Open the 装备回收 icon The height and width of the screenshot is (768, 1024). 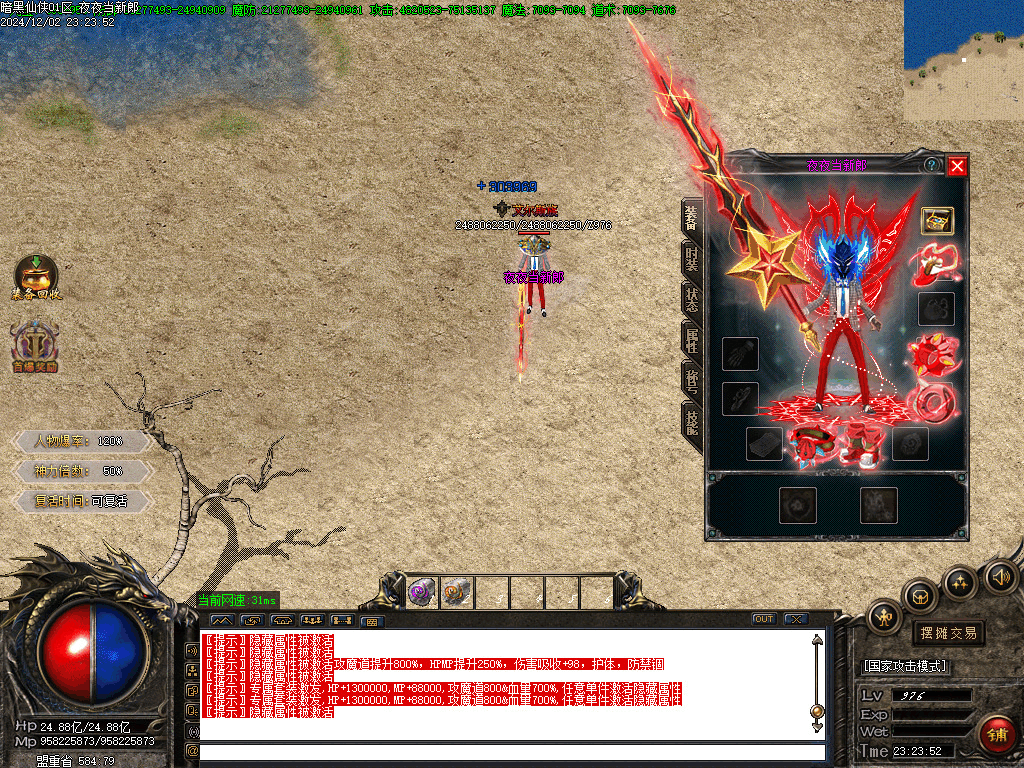pyautogui.click(x=36, y=278)
